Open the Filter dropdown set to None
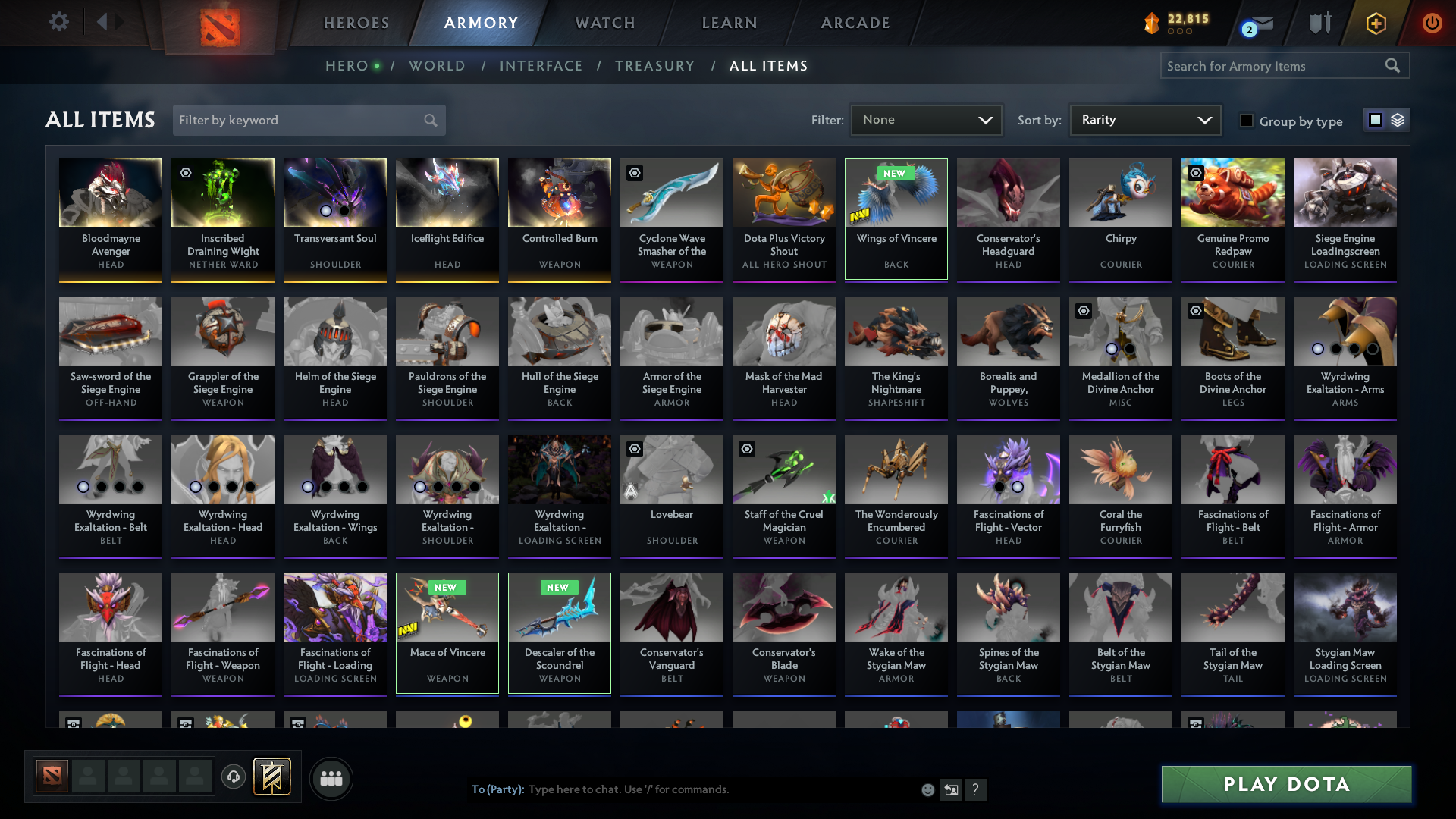 pos(926,119)
